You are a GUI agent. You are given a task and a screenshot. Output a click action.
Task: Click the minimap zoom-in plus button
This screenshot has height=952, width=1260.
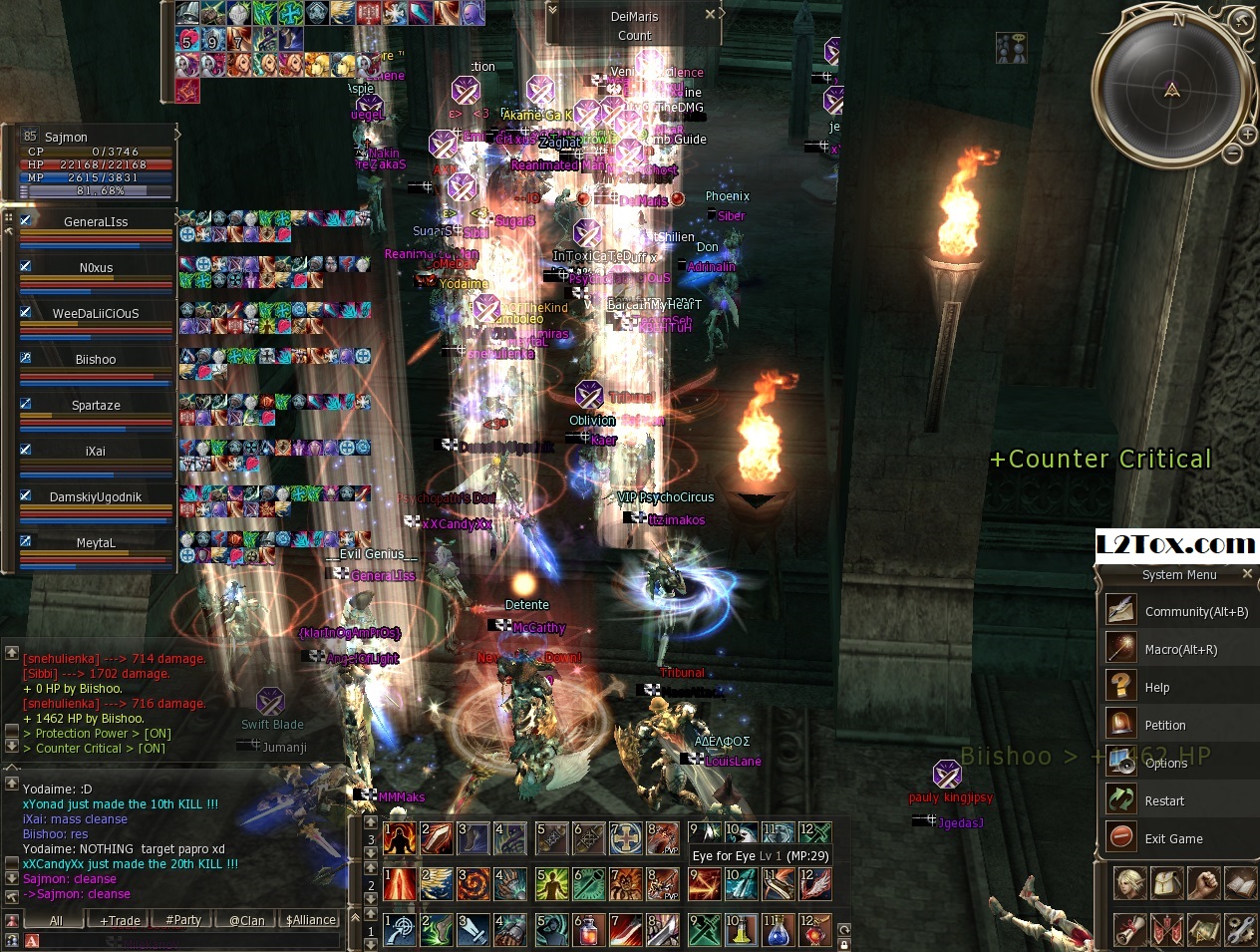1247,134
